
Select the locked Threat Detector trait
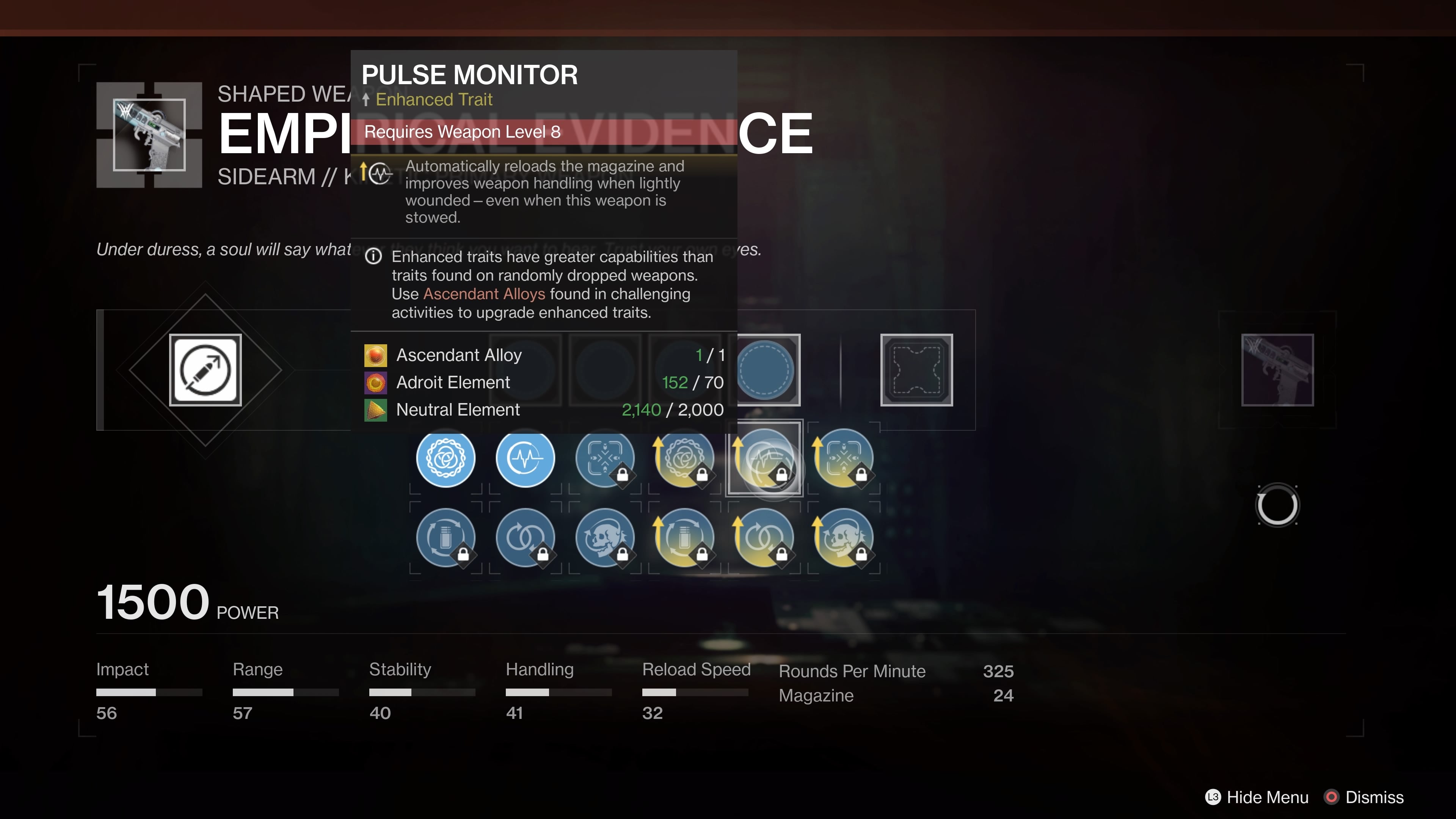pyautogui.click(x=604, y=459)
